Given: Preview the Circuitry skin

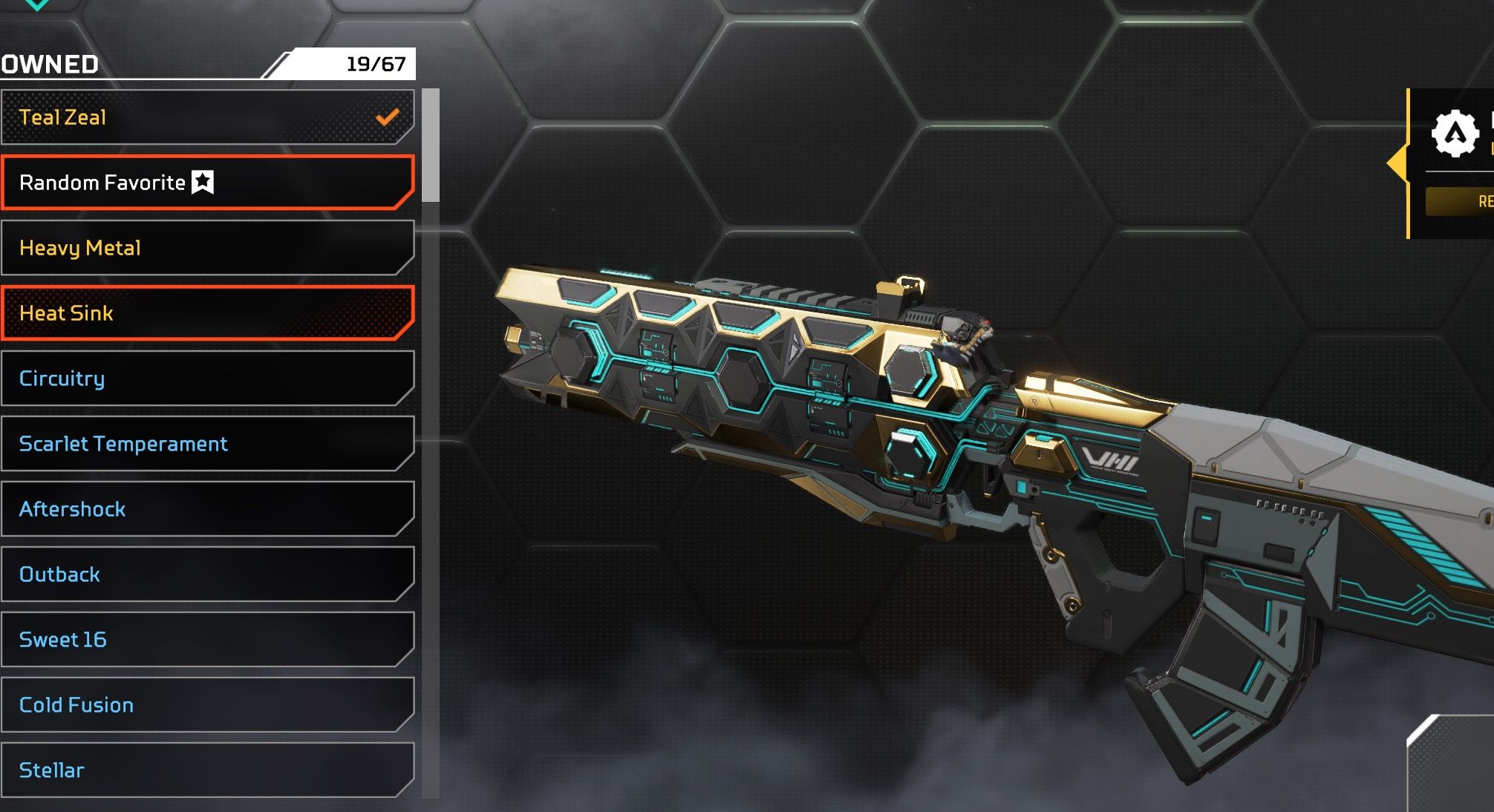Looking at the screenshot, I should pyautogui.click(x=207, y=379).
